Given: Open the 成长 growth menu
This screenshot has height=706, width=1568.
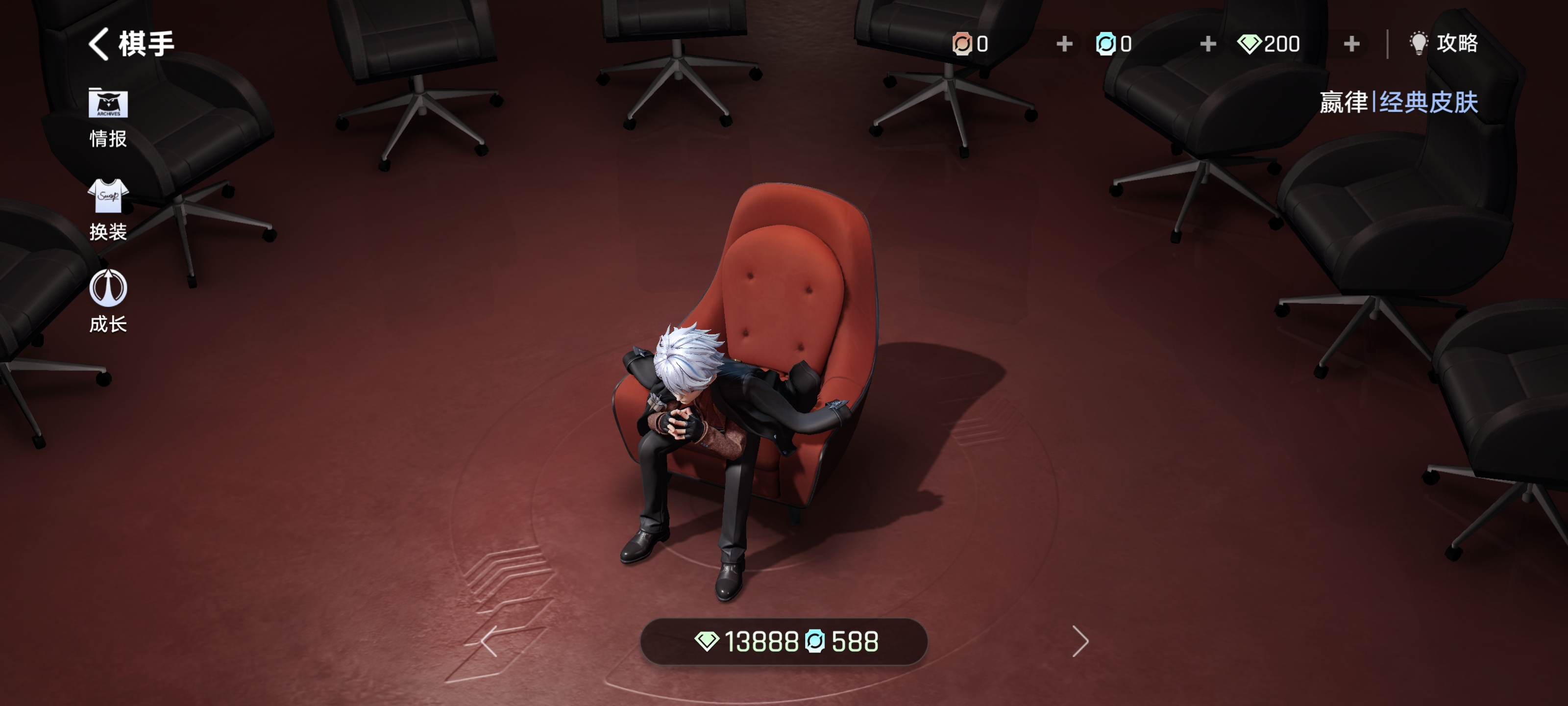Looking at the screenshot, I should click(x=108, y=302).
